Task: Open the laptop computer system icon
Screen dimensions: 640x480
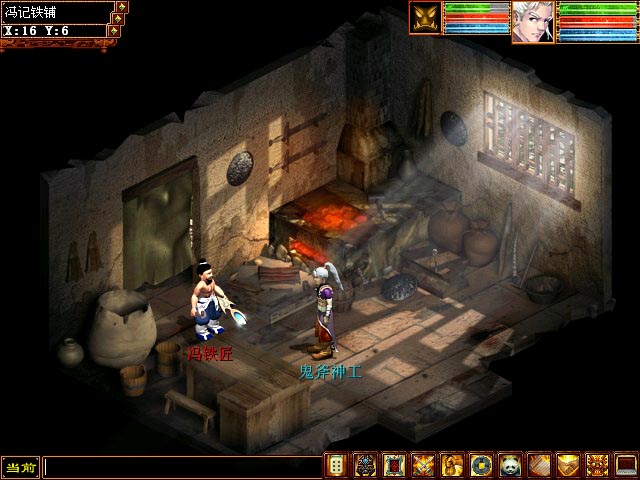Action: tap(626, 465)
